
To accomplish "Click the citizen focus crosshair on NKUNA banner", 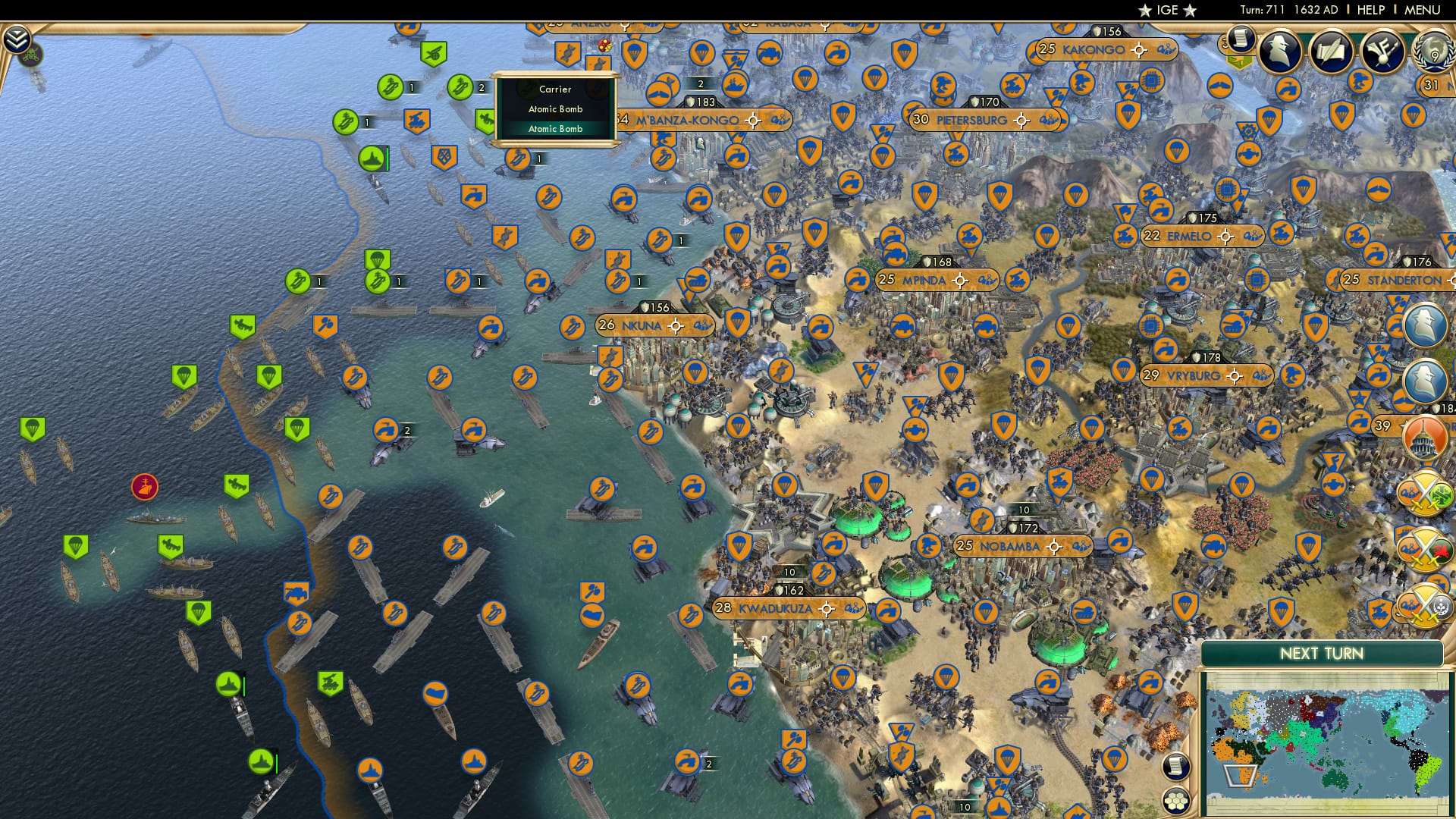I will coord(676,326).
